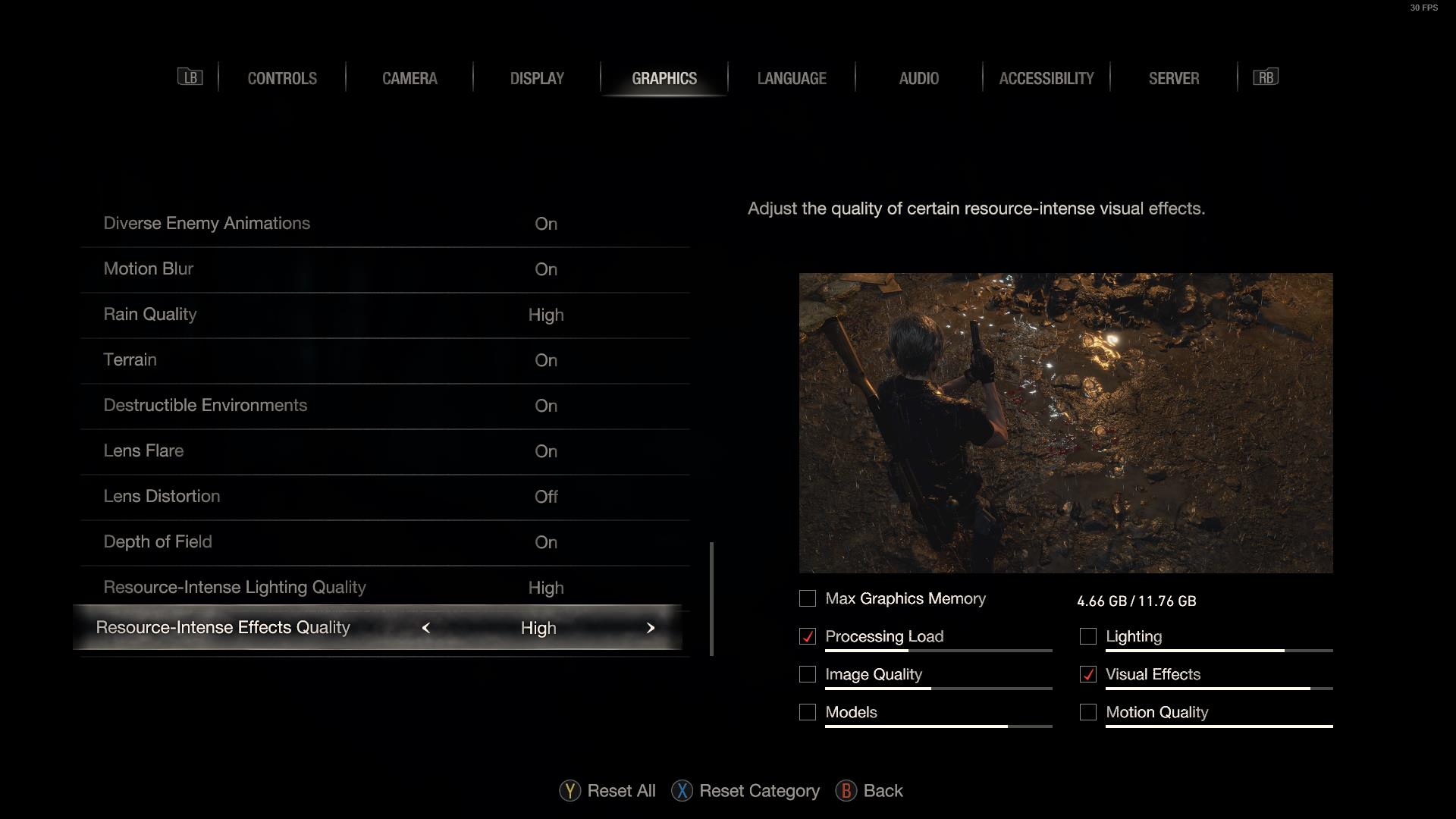
Task: Click right arrow for Effects Quality
Action: coord(651,628)
